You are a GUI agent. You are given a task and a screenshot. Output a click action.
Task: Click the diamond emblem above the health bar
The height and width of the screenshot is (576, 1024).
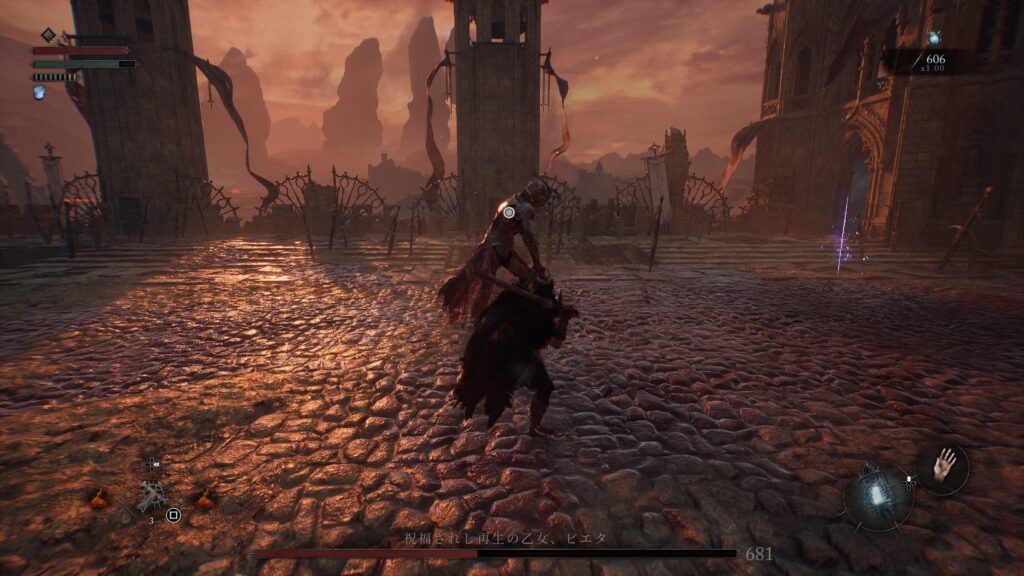47,35
